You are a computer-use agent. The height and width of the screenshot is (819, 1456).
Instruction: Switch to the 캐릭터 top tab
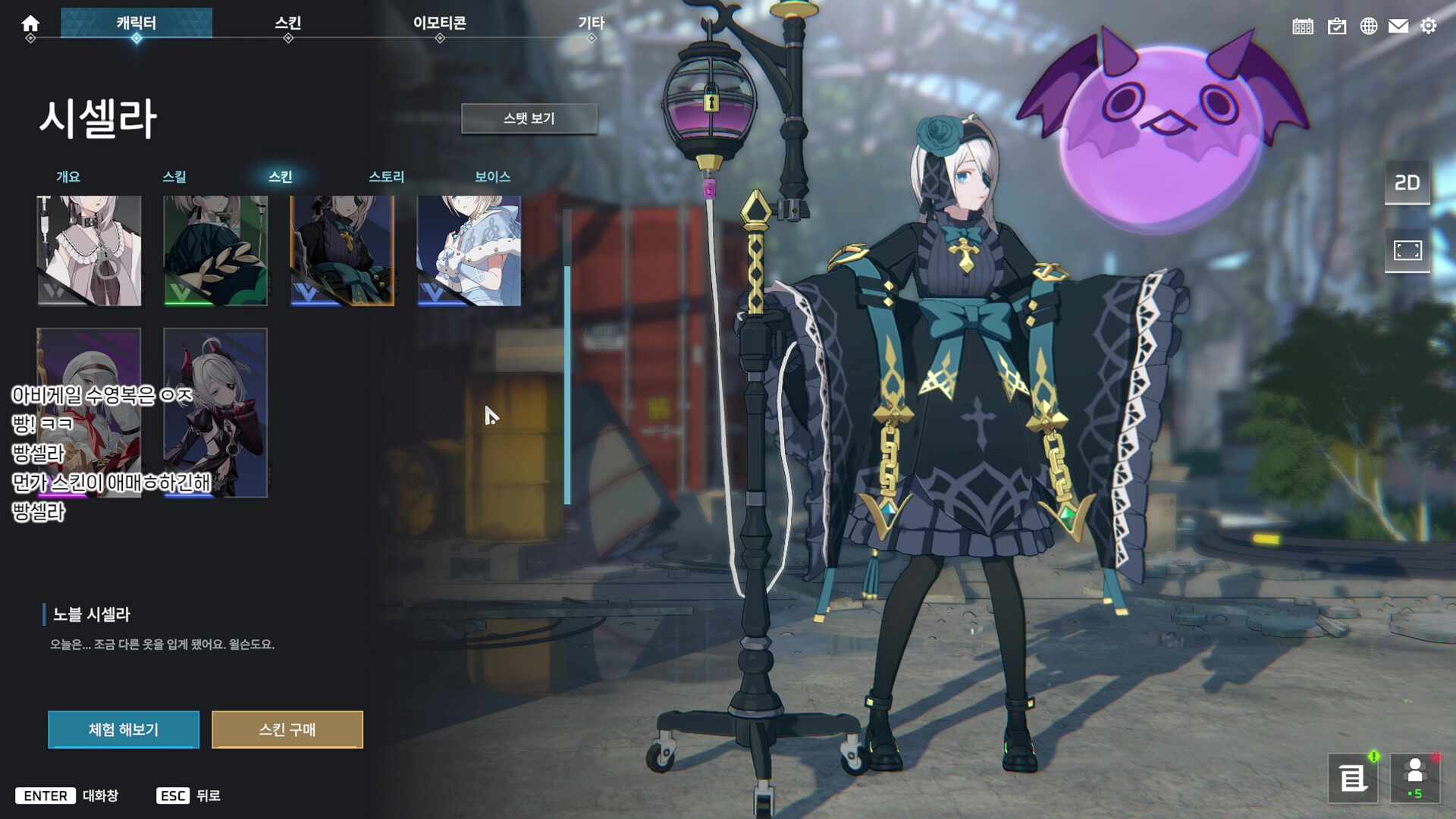[136, 24]
